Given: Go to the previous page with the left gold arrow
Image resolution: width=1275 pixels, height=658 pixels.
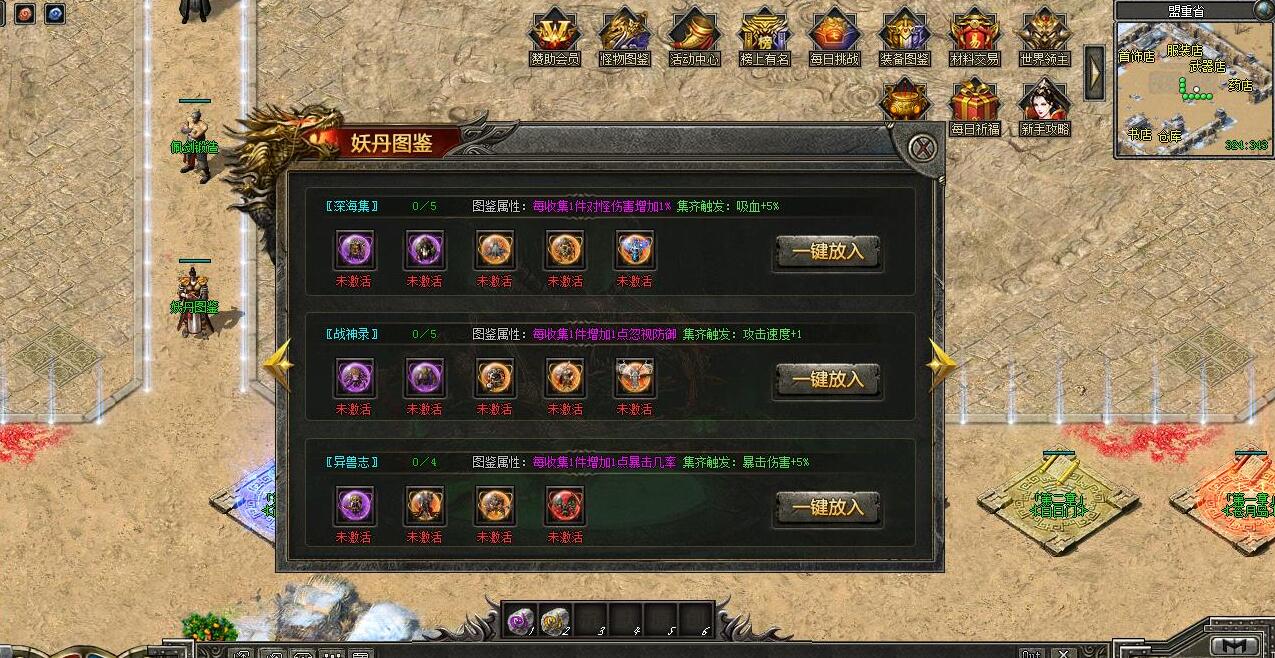Looking at the screenshot, I should point(279,364).
